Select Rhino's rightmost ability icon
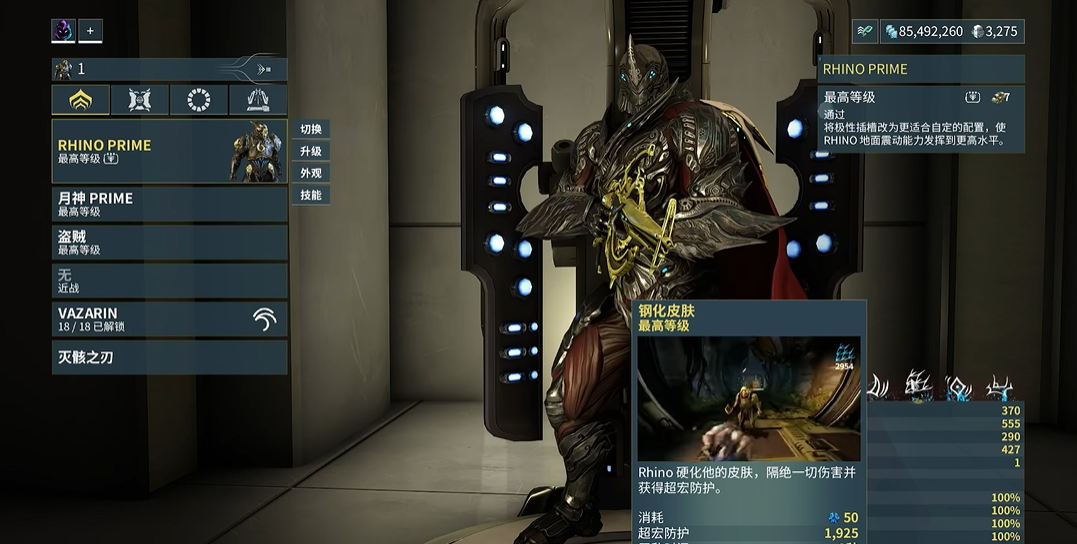 pos(999,386)
